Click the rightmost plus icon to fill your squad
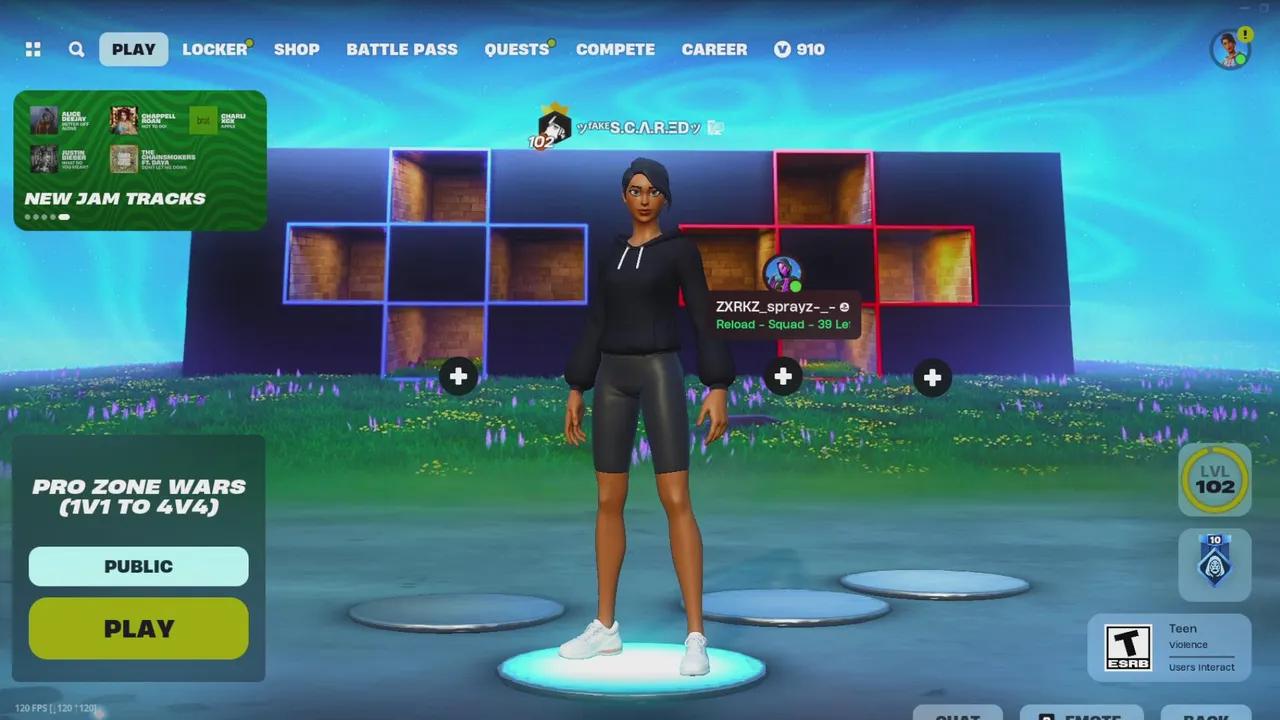This screenshot has height=720, width=1280. [x=931, y=377]
